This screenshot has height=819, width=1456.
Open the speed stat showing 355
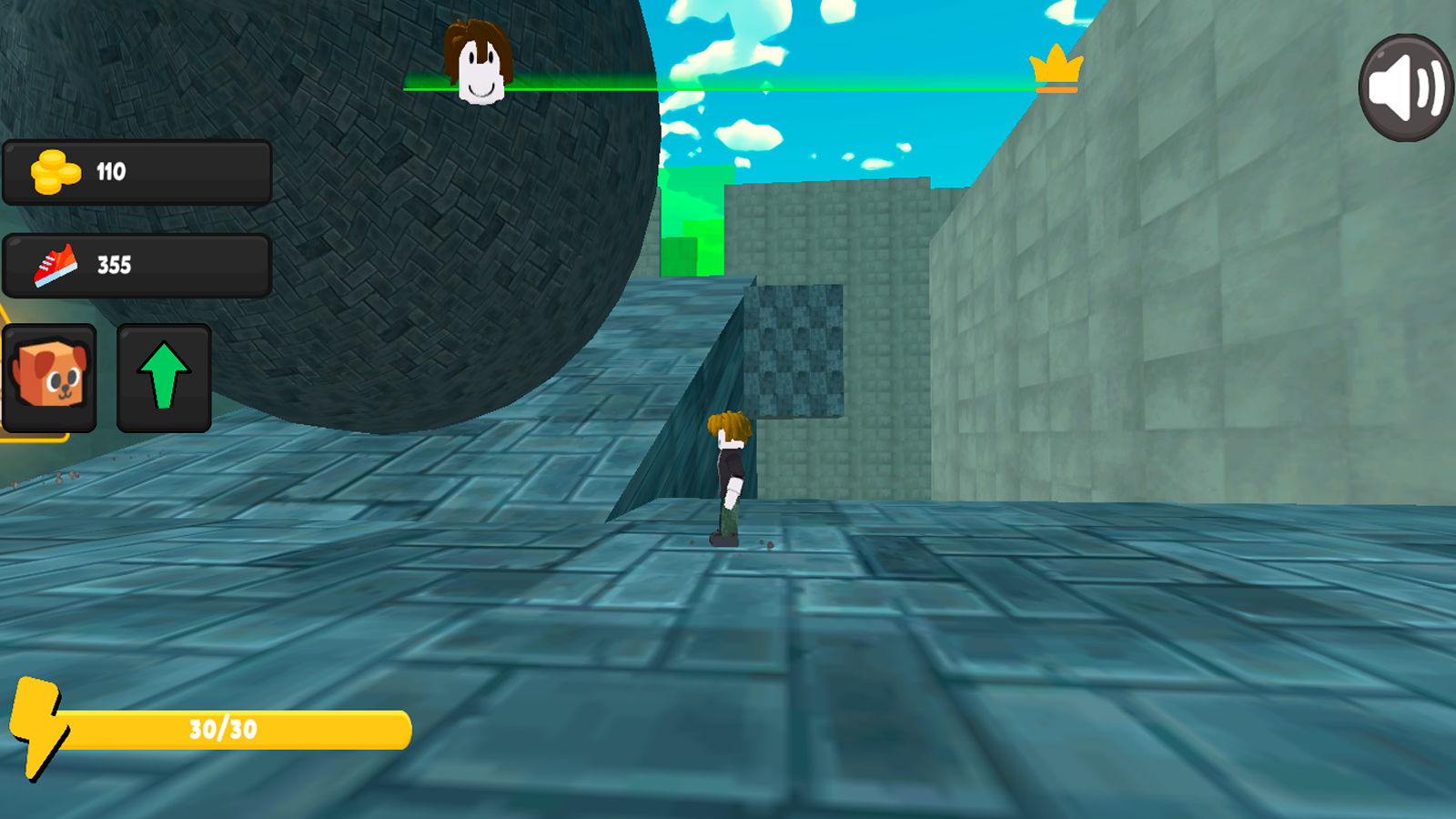136,264
